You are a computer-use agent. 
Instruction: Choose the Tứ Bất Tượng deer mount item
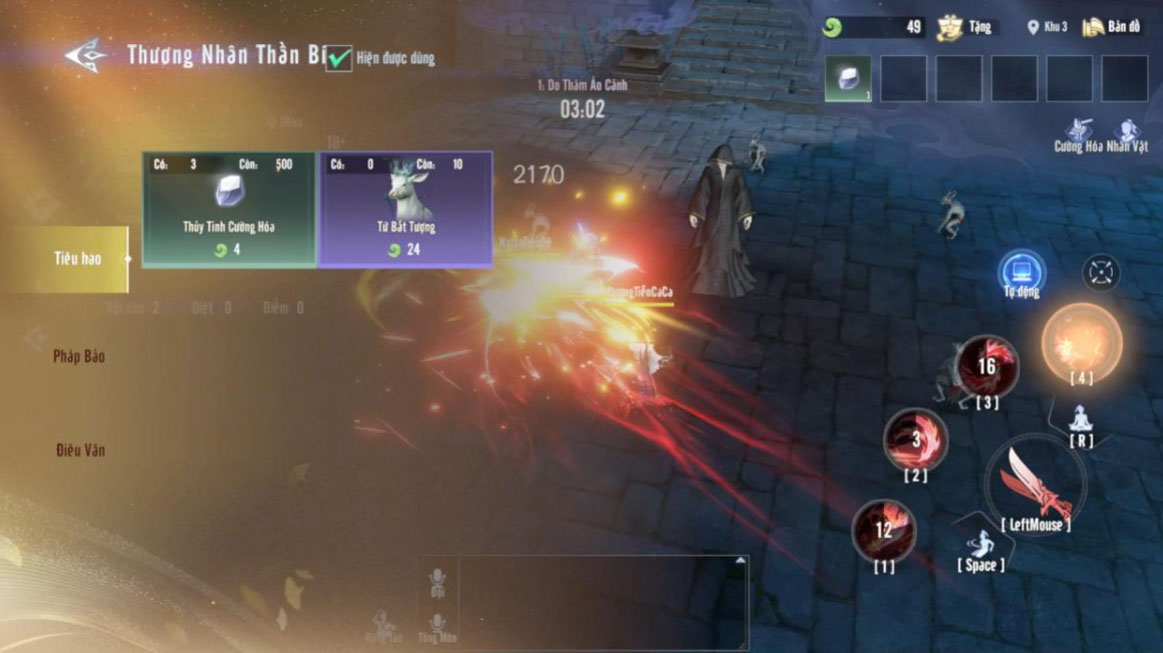pos(405,209)
